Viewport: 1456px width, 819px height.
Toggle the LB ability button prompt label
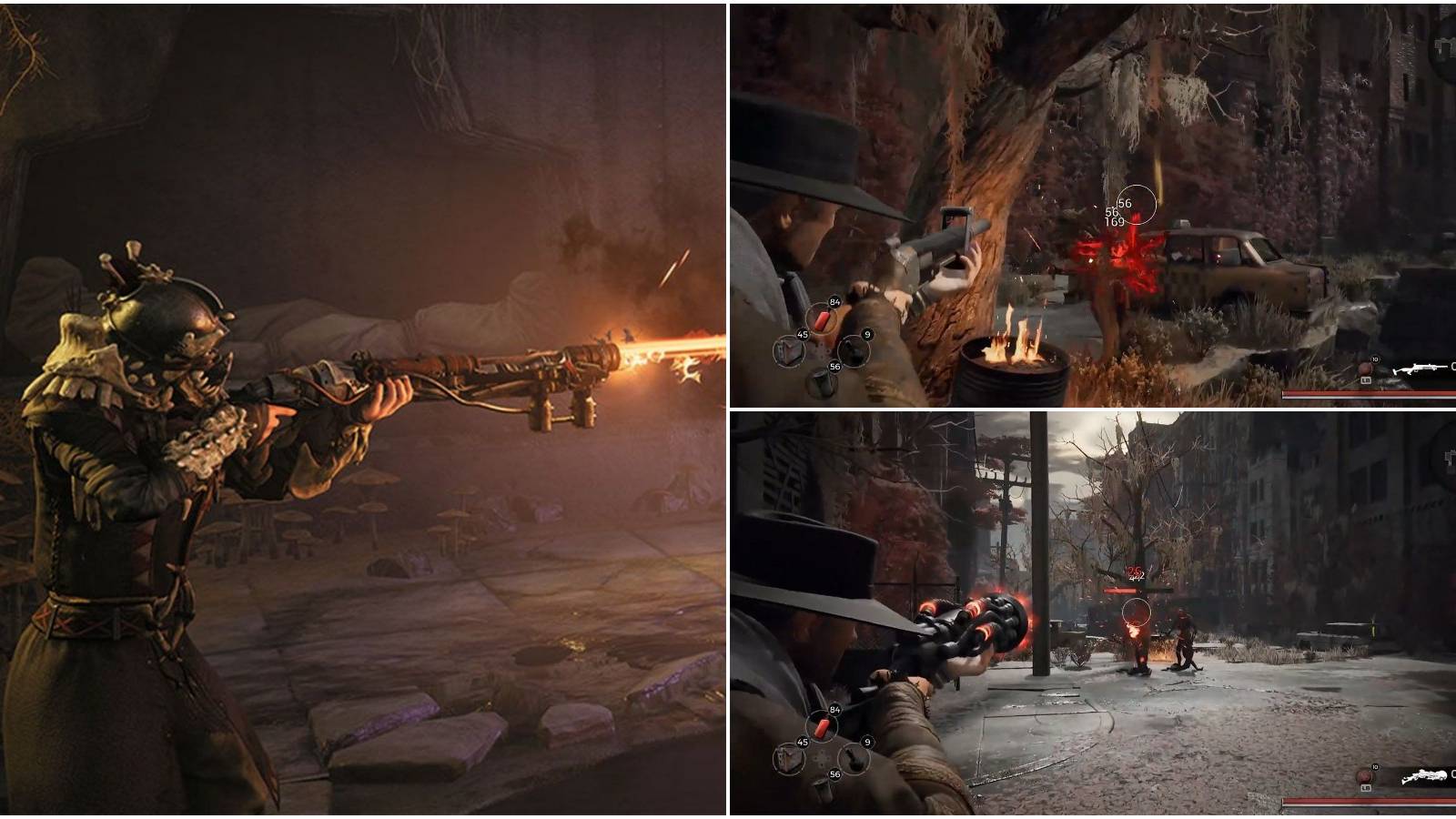point(1366,380)
